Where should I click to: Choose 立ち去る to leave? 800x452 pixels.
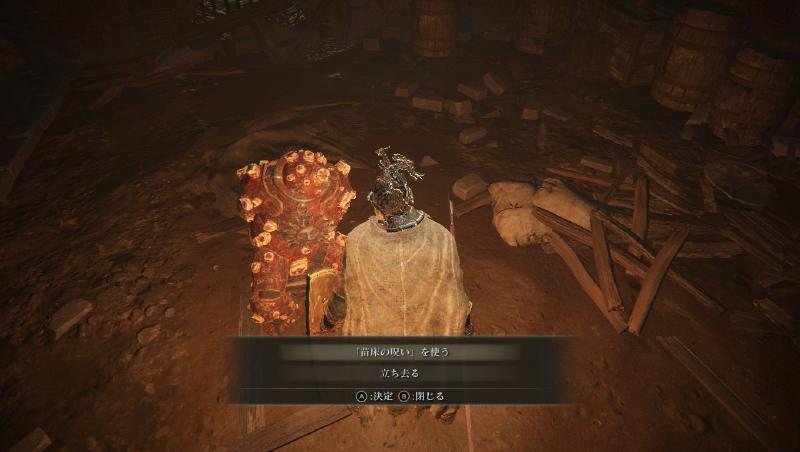tap(400, 373)
